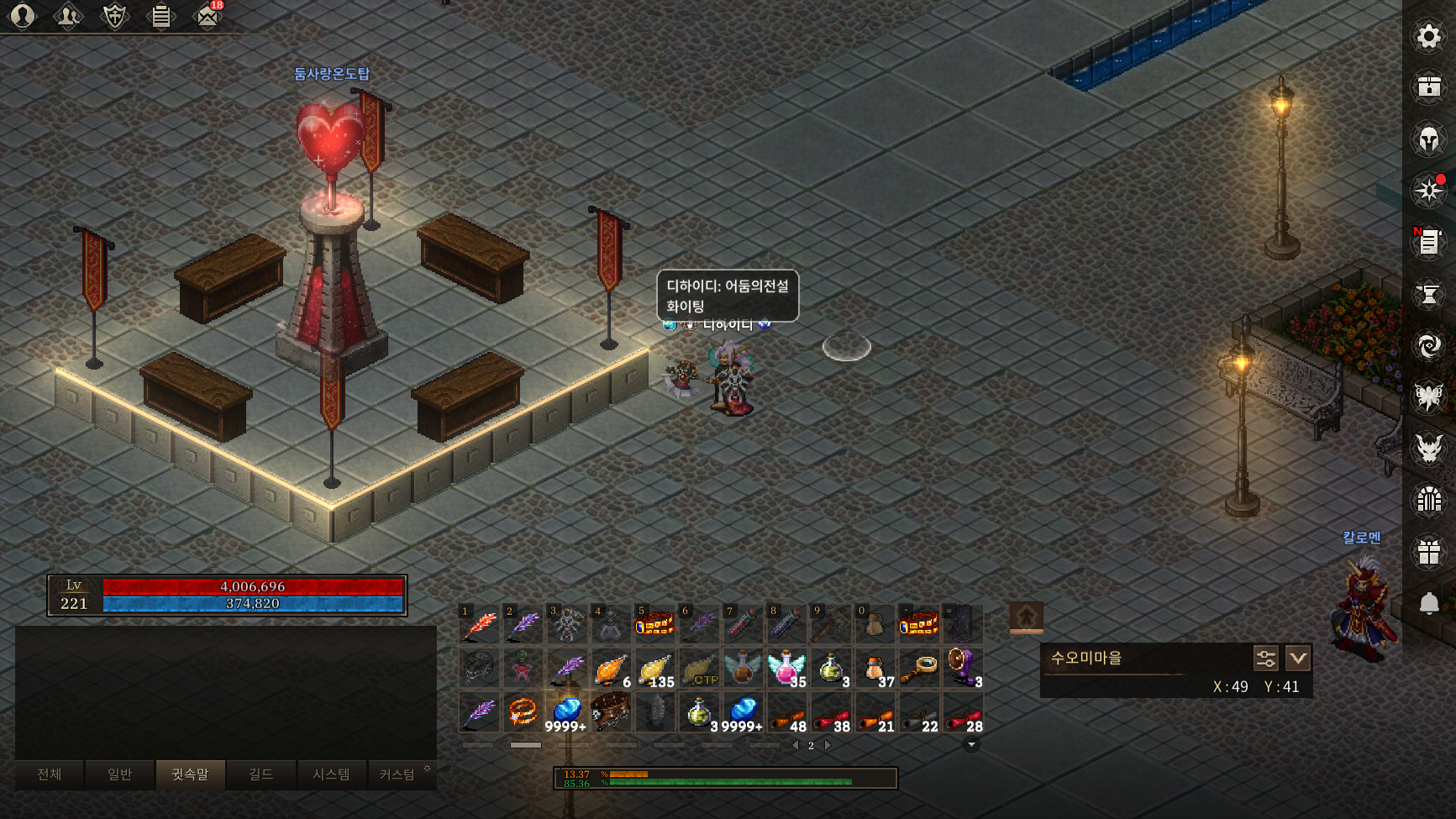Select the magnifying glass item slot

pos(918,669)
